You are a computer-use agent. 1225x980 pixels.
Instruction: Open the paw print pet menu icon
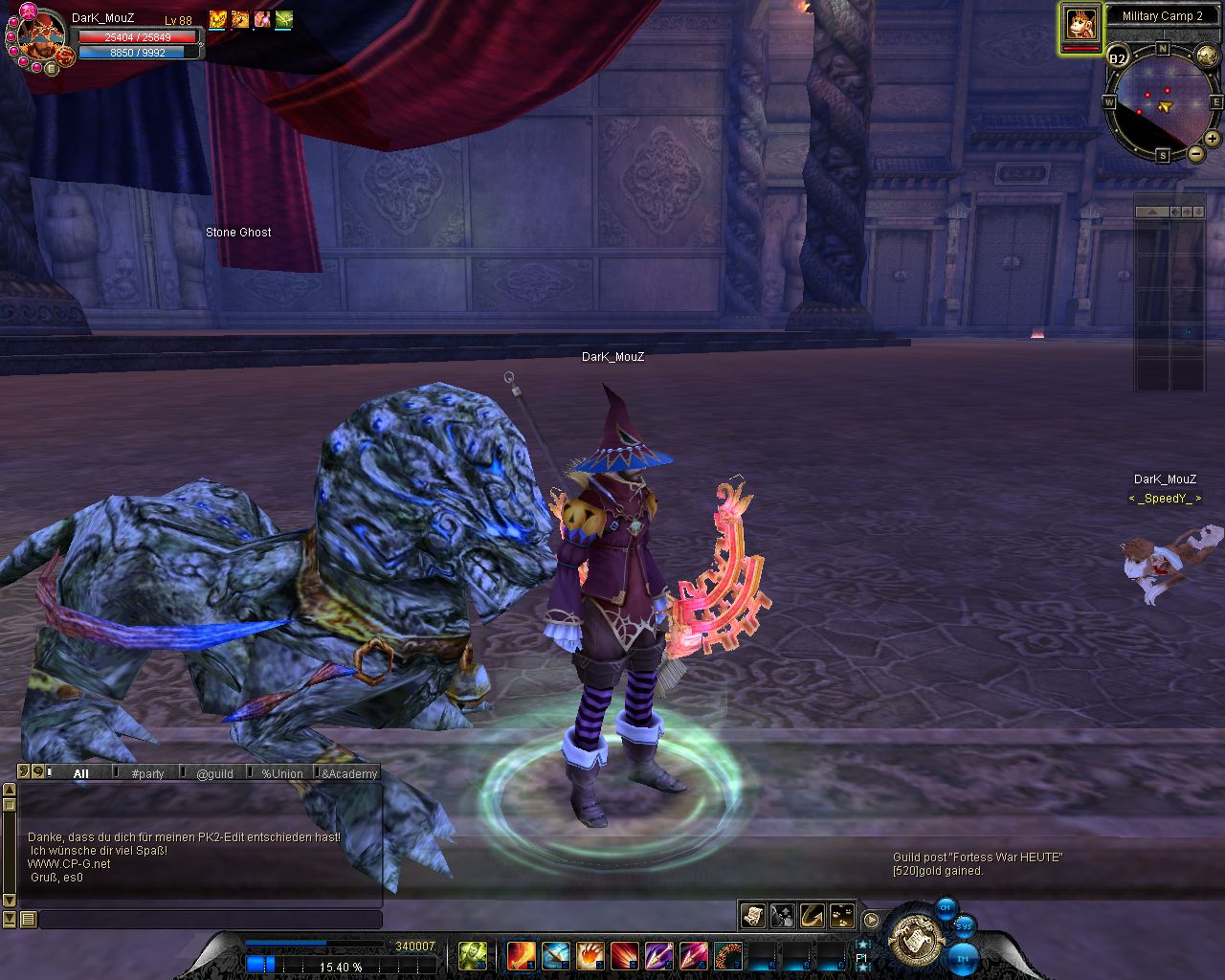pos(842,916)
